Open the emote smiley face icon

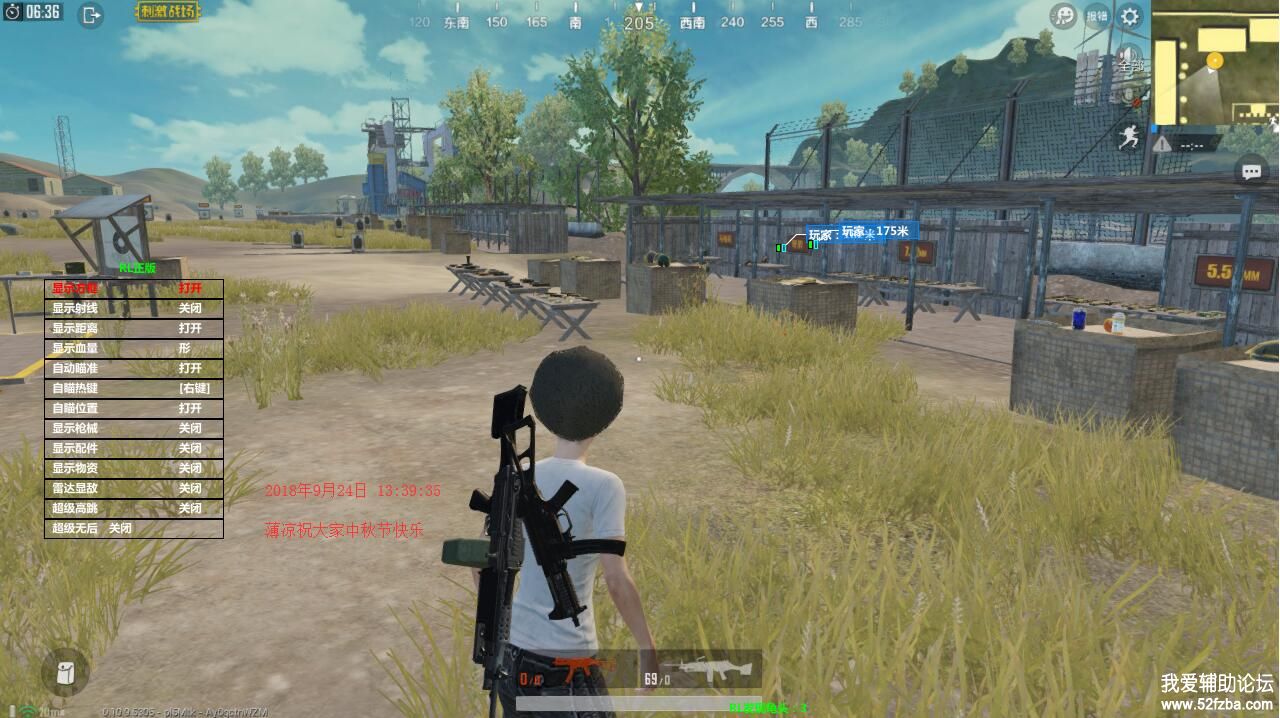(x=1063, y=16)
